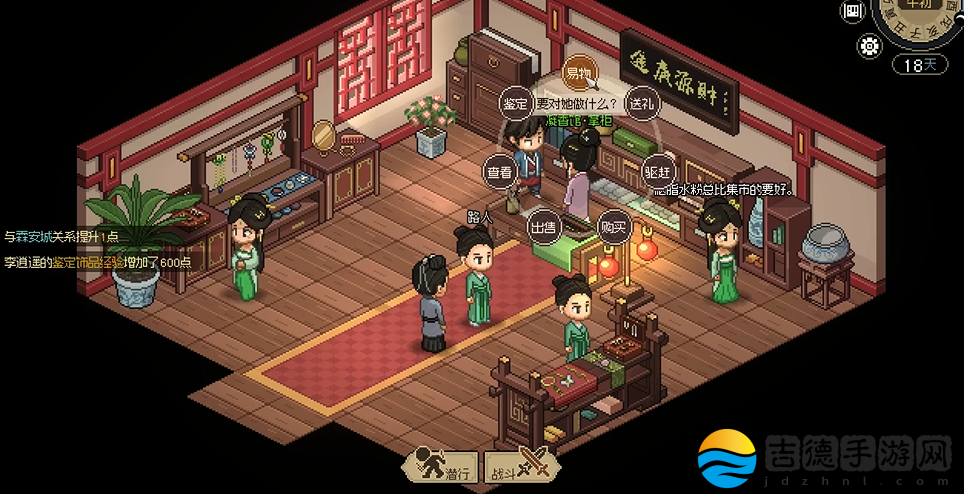Open the map icon beside the clock
The height and width of the screenshot is (494, 964).
pyautogui.click(x=852, y=12)
